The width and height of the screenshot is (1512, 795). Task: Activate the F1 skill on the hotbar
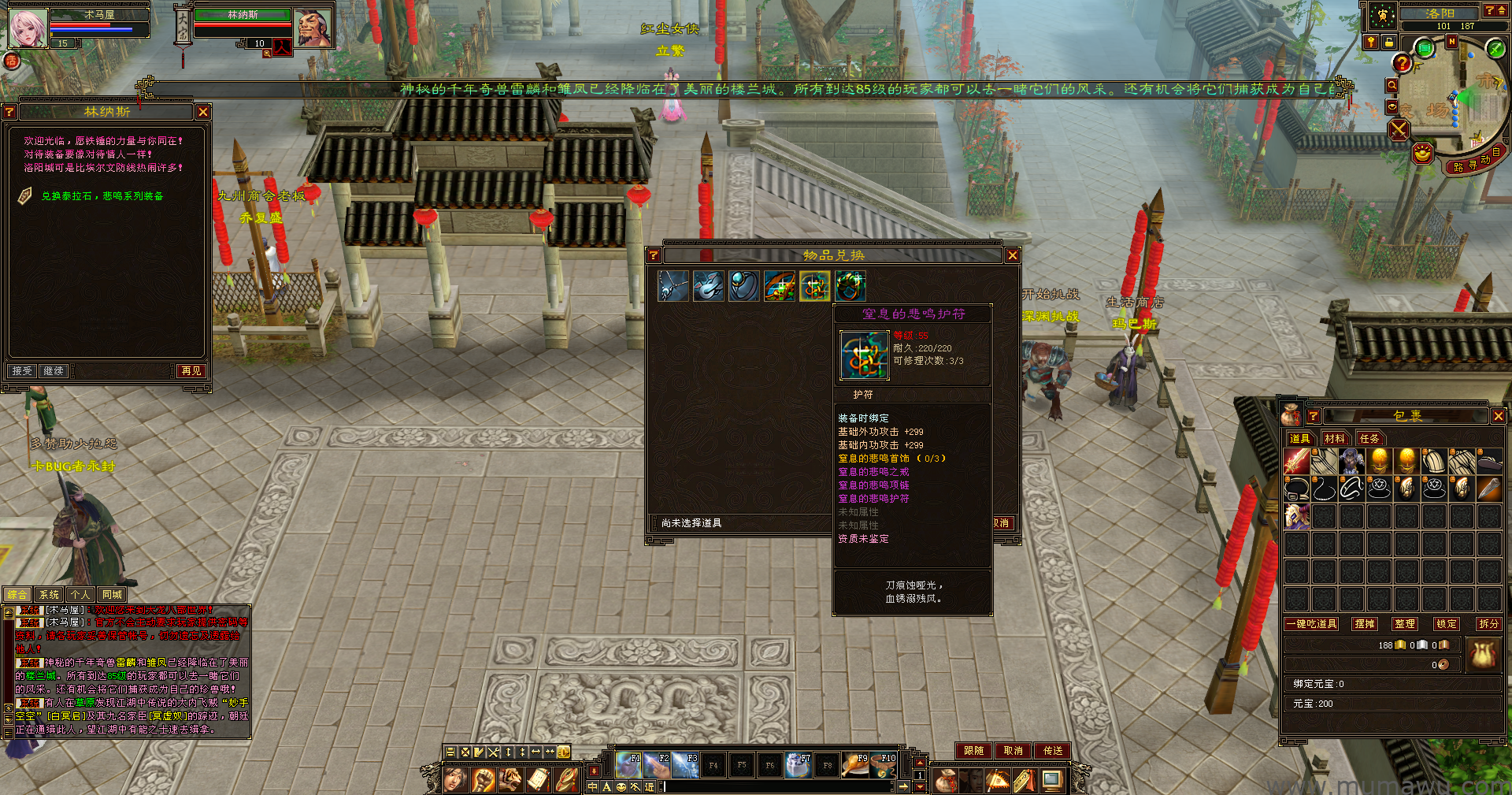pyautogui.click(x=628, y=765)
